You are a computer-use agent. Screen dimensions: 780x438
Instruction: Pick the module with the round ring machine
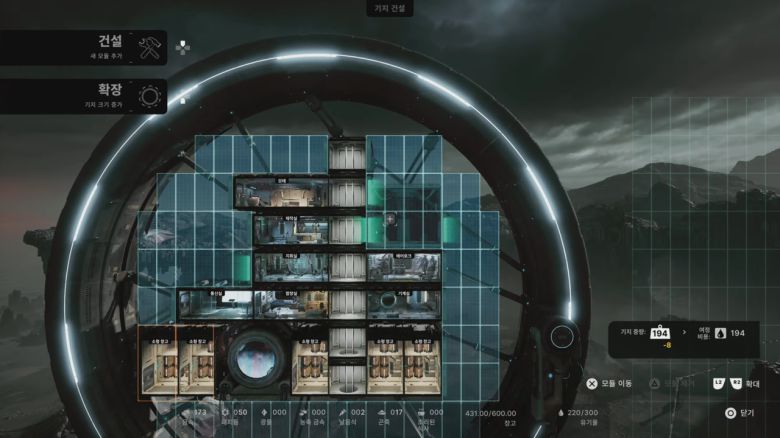pyautogui.click(x=403, y=303)
